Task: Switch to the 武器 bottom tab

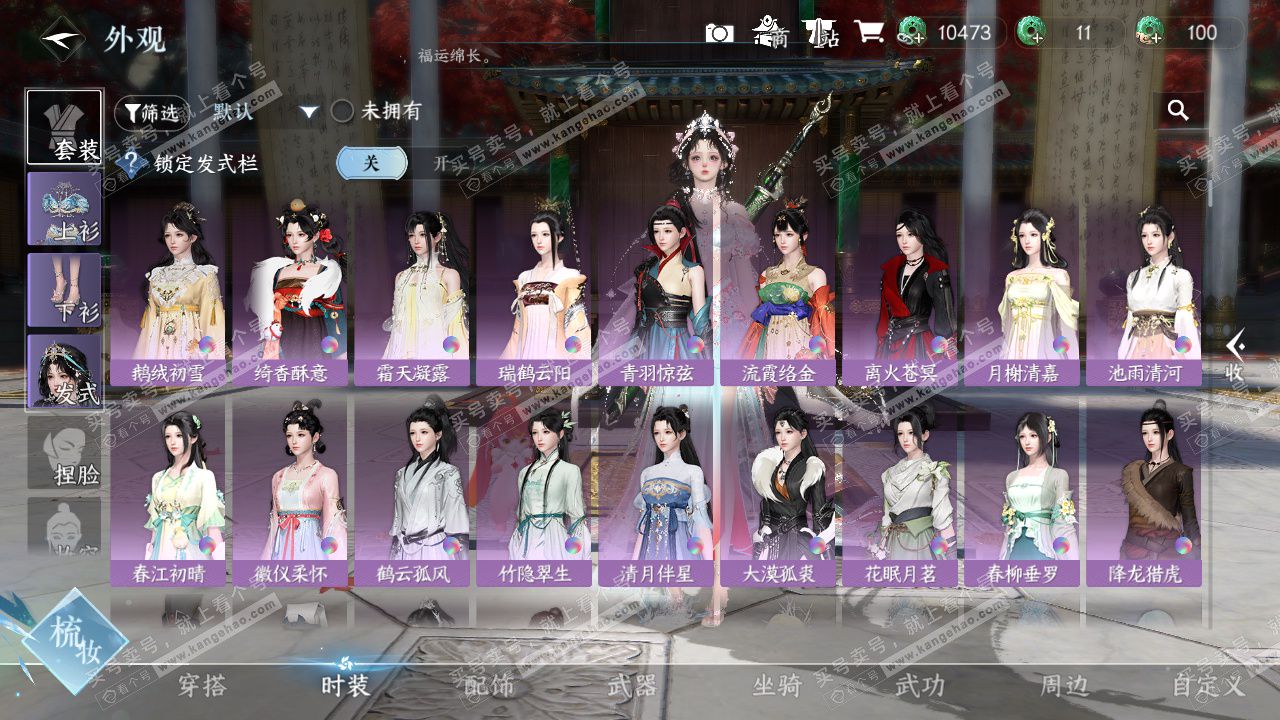Action: [x=632, y=685]
